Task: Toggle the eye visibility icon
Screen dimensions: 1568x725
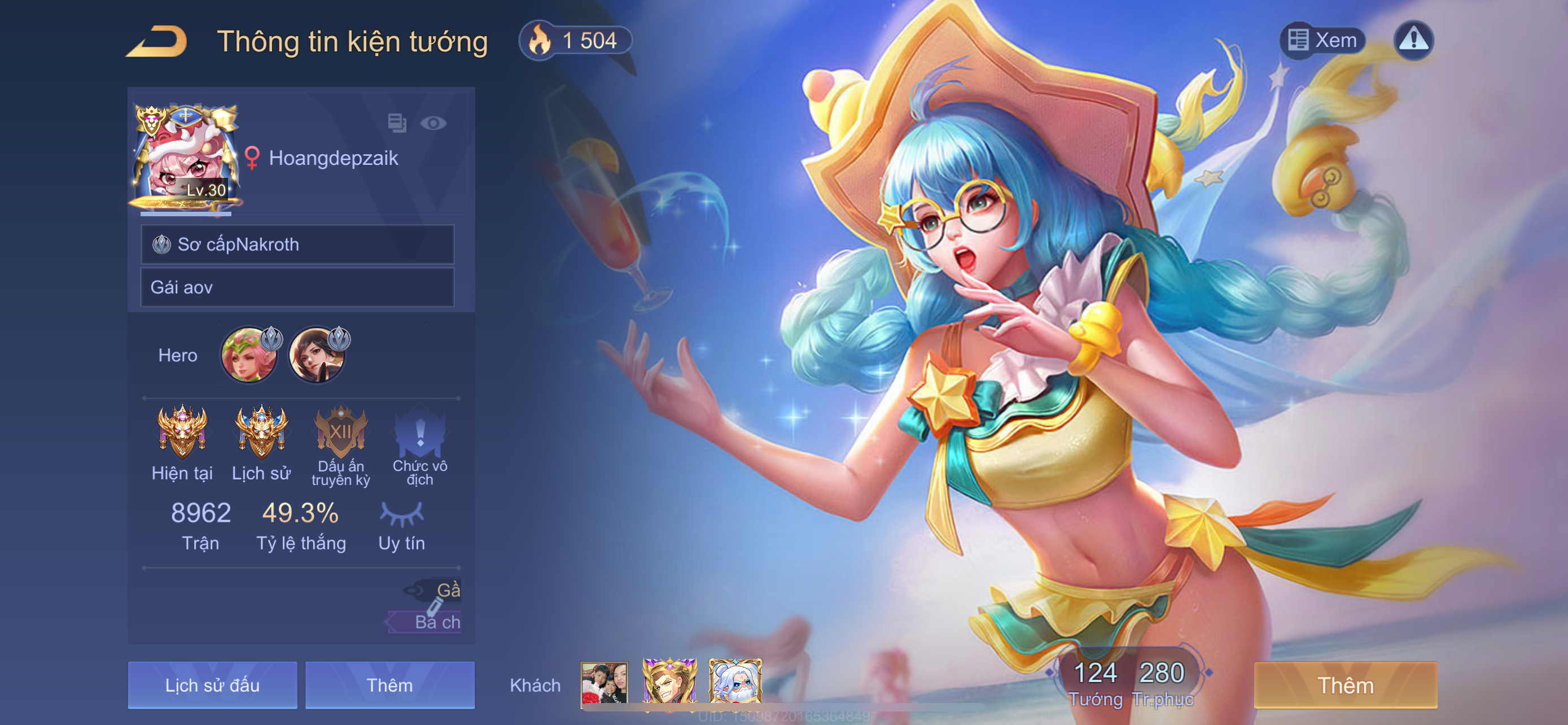Action: [433, 123]
